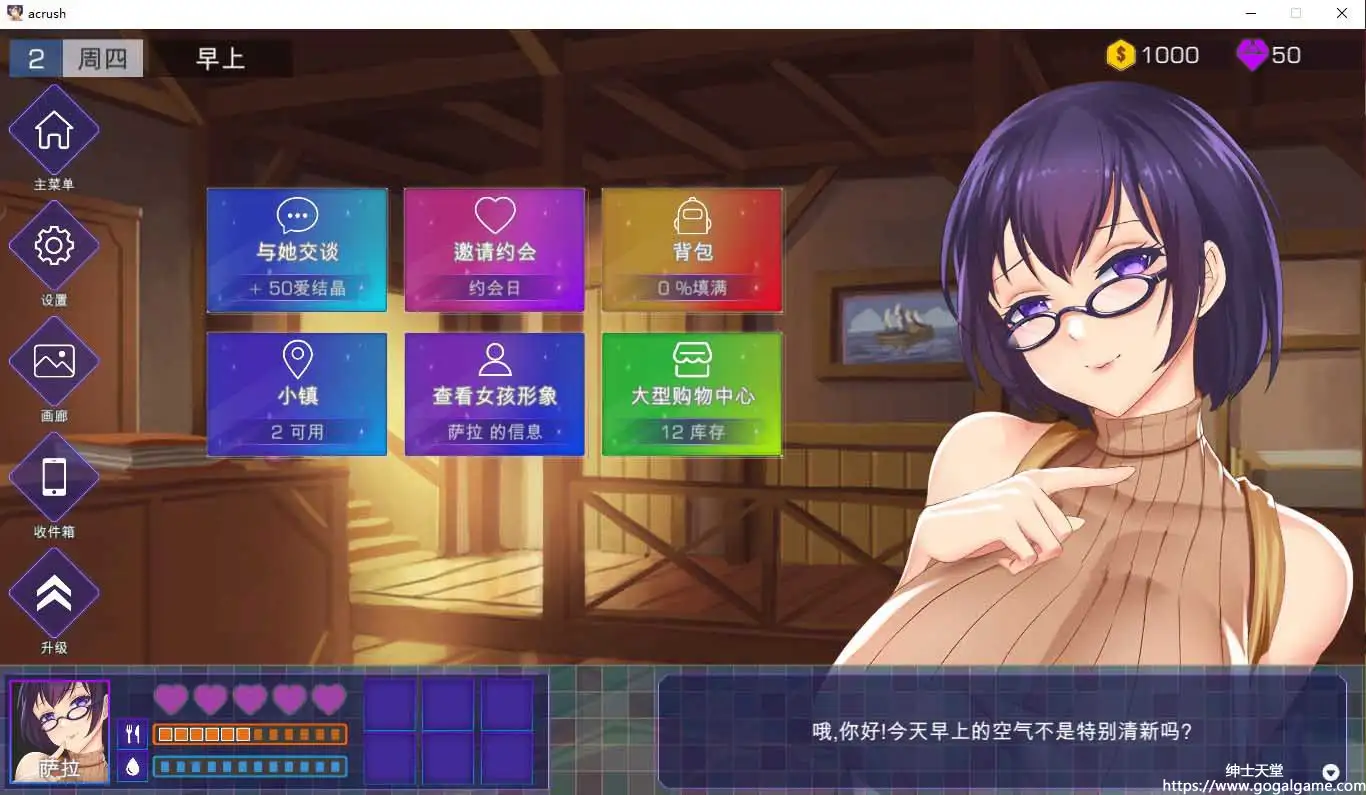Click the 早上 morning time banner

[222, 58]
